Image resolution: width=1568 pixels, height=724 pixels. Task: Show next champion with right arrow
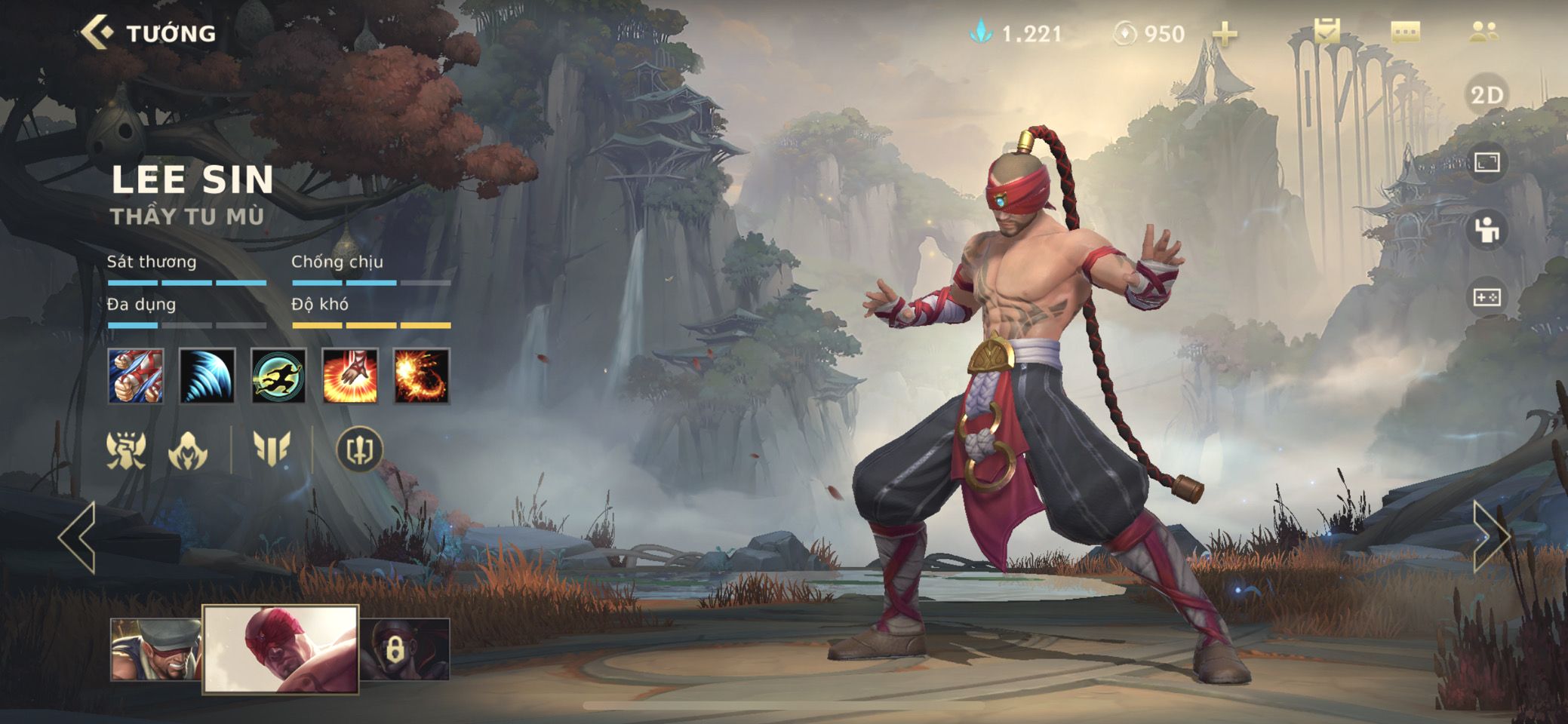click(x=1490, y=537)
